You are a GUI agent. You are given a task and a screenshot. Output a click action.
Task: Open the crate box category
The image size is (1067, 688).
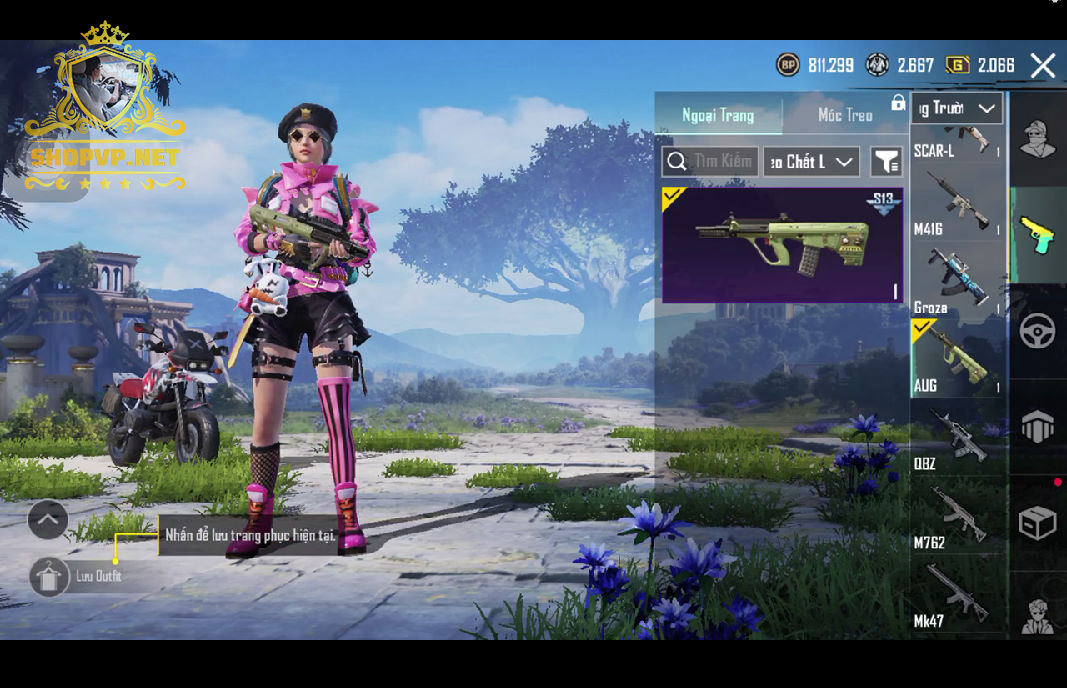tap(1037, 523)
